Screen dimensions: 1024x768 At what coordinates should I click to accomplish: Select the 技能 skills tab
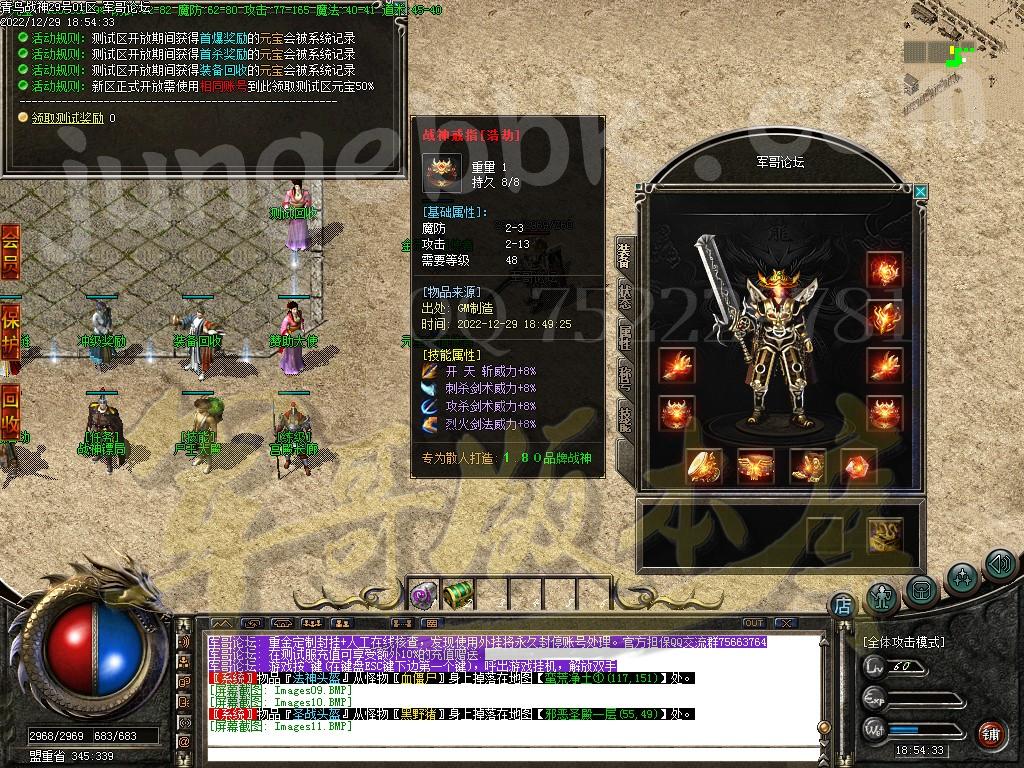(624, 418)
